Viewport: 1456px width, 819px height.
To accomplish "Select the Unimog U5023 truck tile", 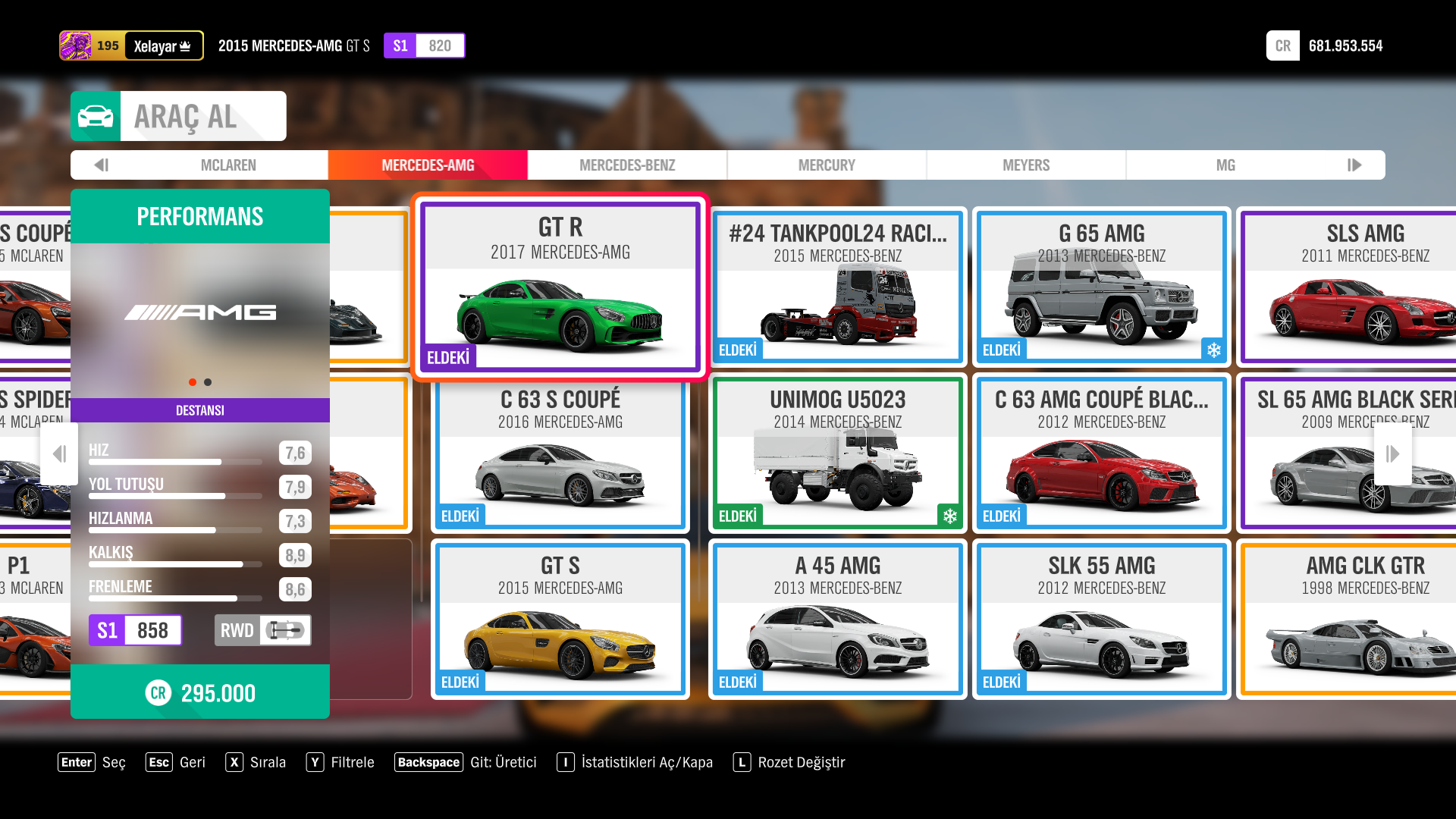I will tap(838, 453).
